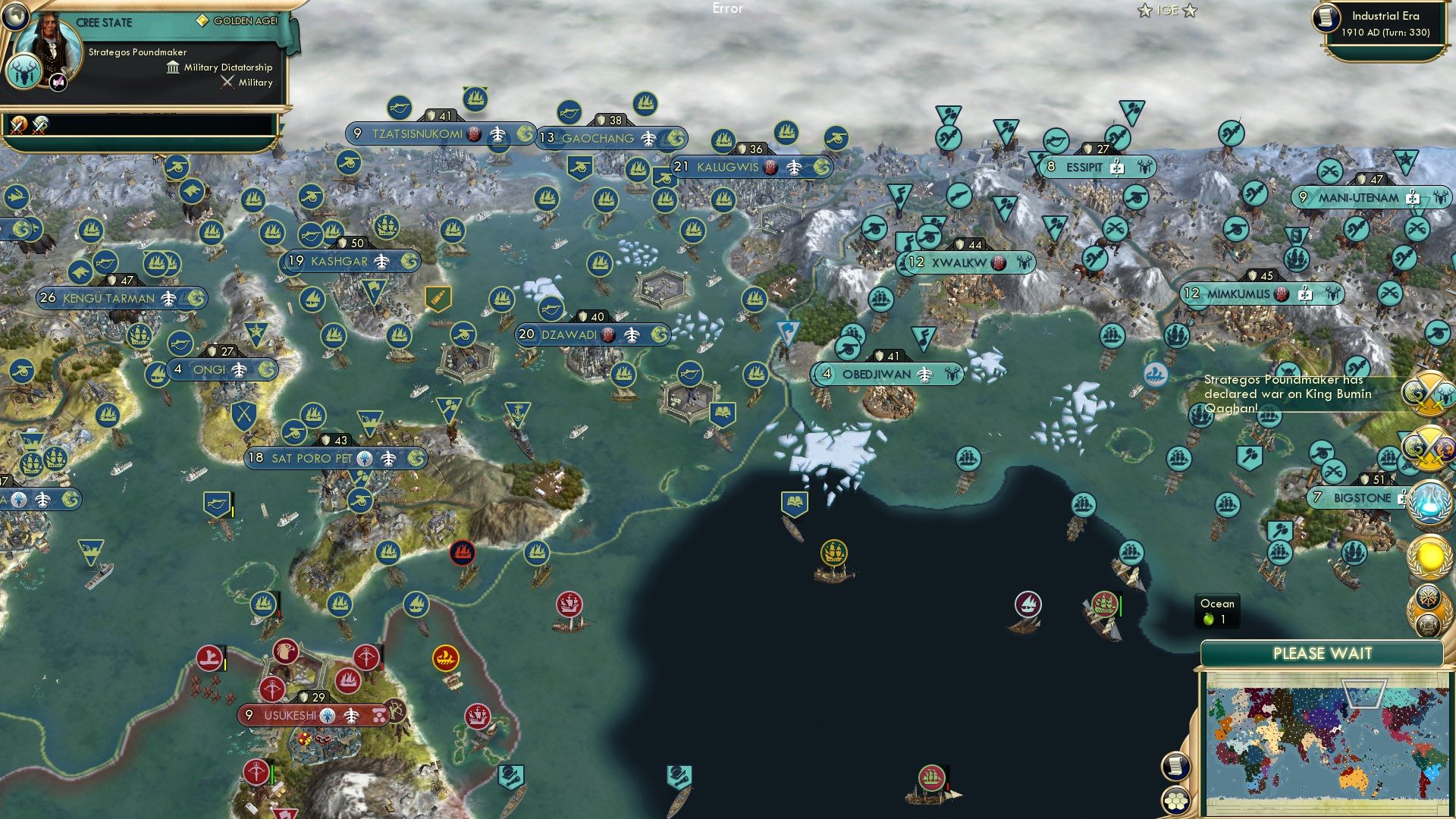Click the Golden Age diamond icon
This screenshot has height=819, width=1456.
click(x=202, y=20)
